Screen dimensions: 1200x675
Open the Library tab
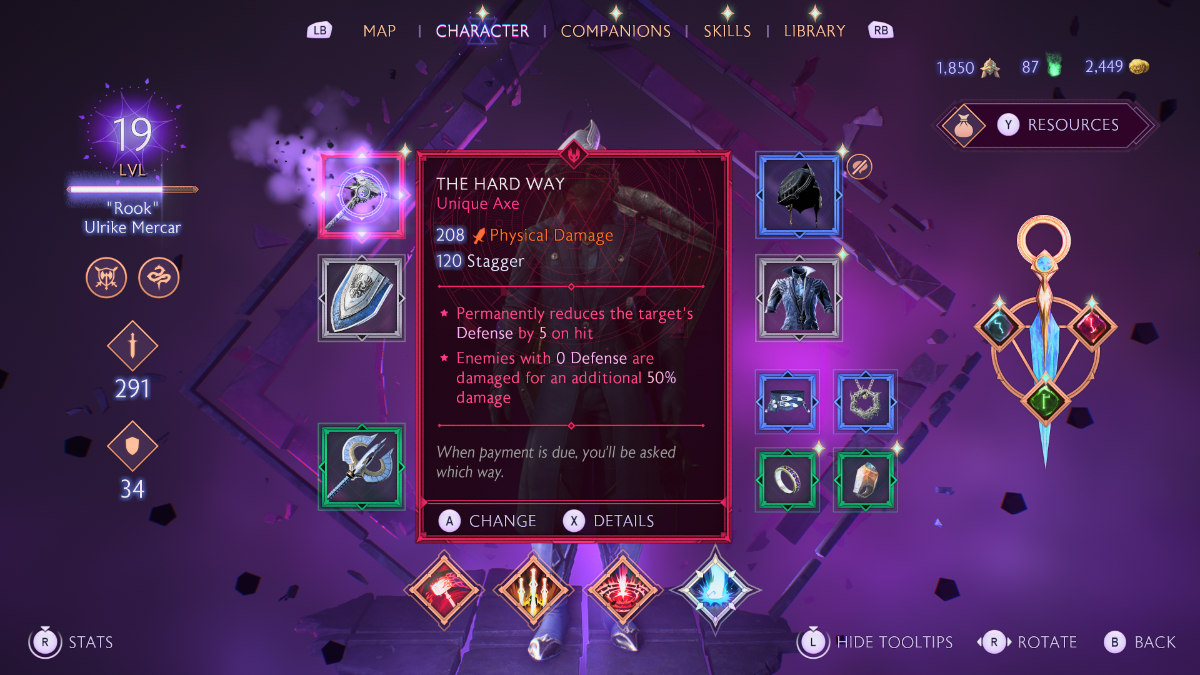tap(814, 31)
